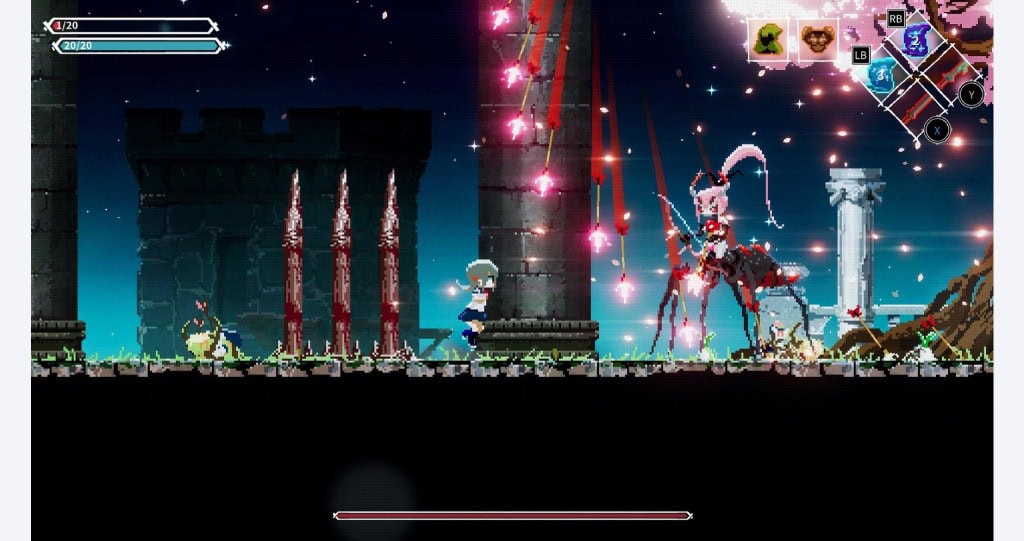
Task: Select the green hood item icon
Action: 768,40
